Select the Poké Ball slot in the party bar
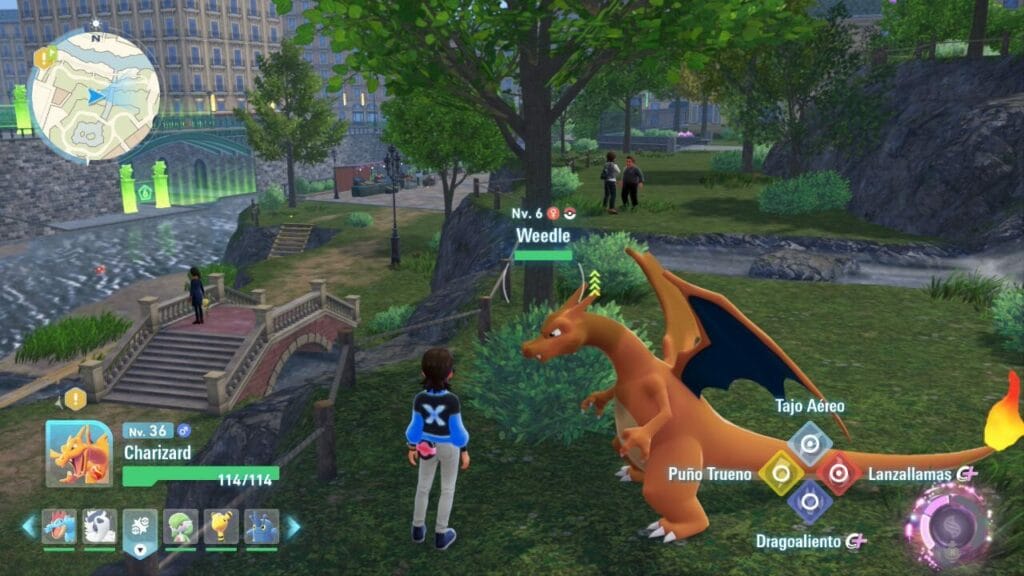This screenshot has width=1024, height=576. (140, 527)
